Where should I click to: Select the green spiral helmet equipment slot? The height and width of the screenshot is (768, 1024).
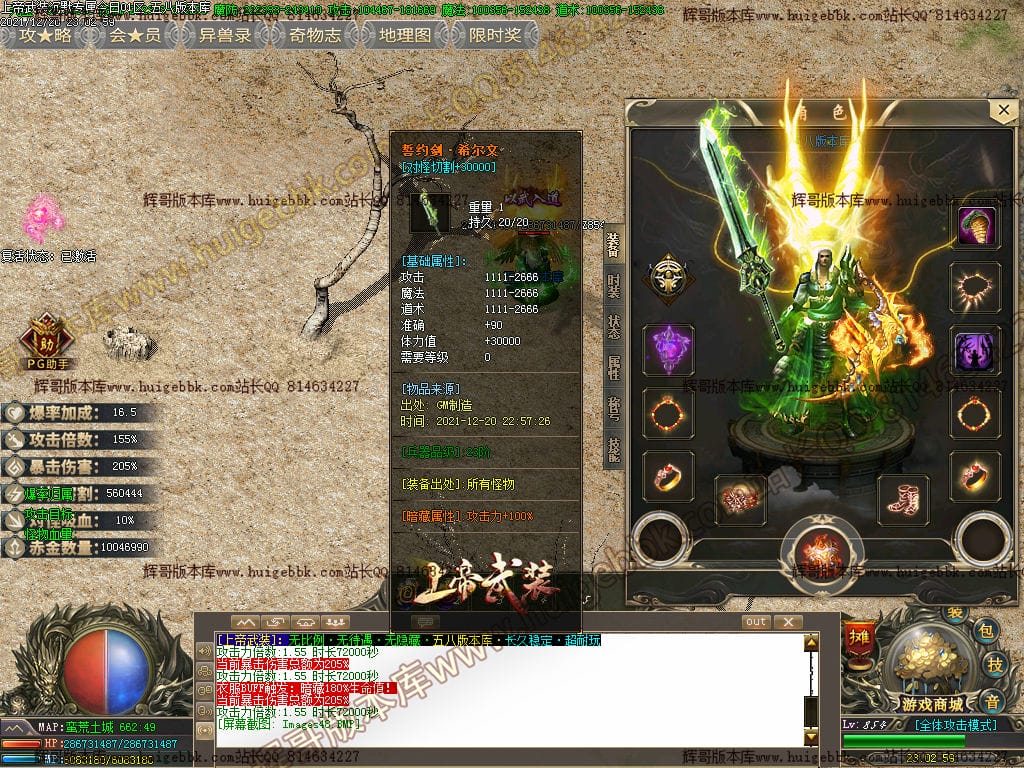(x=976, y=227)
